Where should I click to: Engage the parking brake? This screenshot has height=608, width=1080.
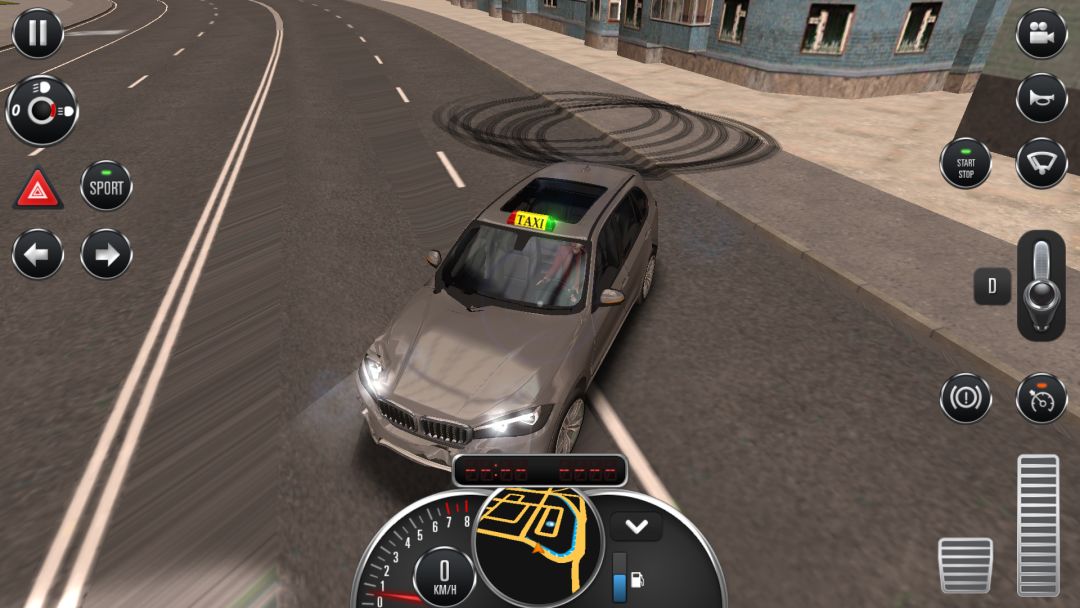[965, 398]
